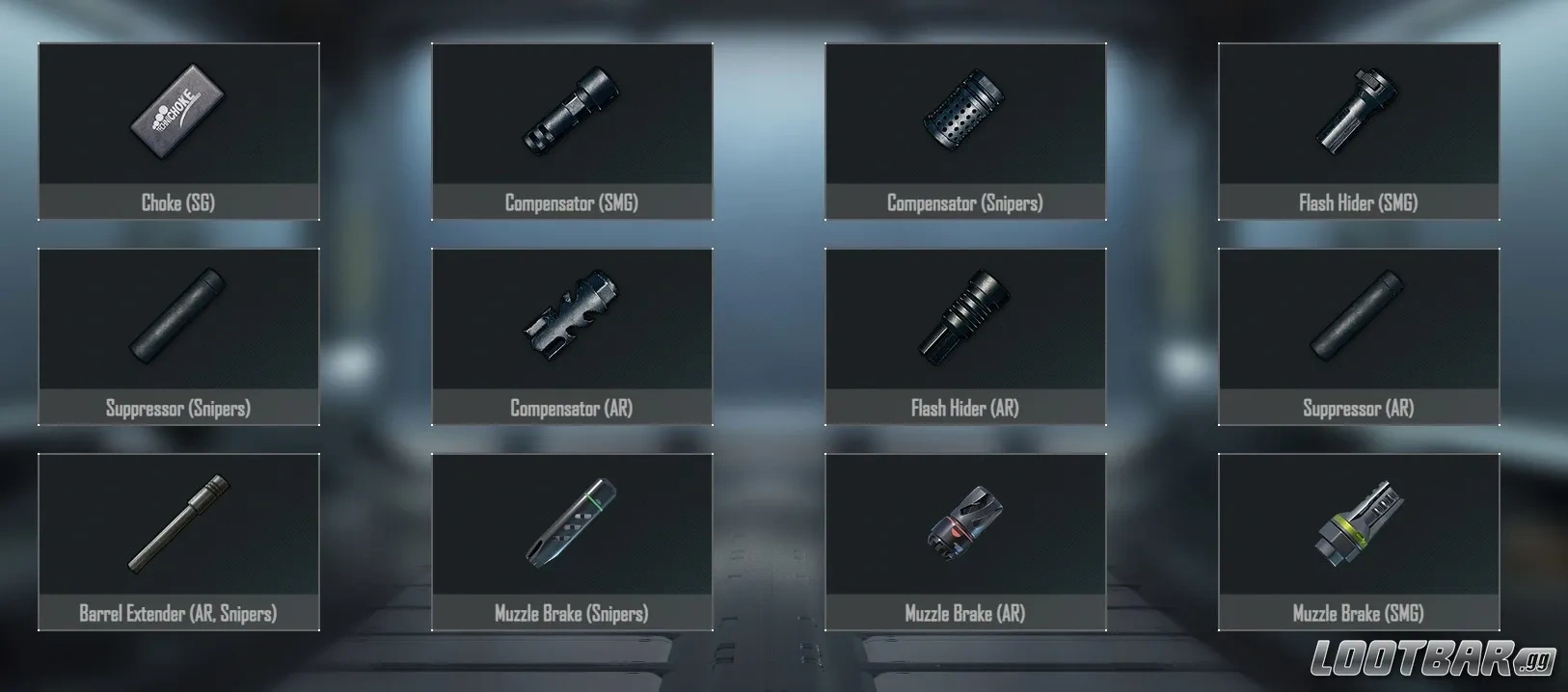Open the Suppressor (Snipers) attachment
The width and height of the screenshot is (1568, 692).
tap(178, 336)
